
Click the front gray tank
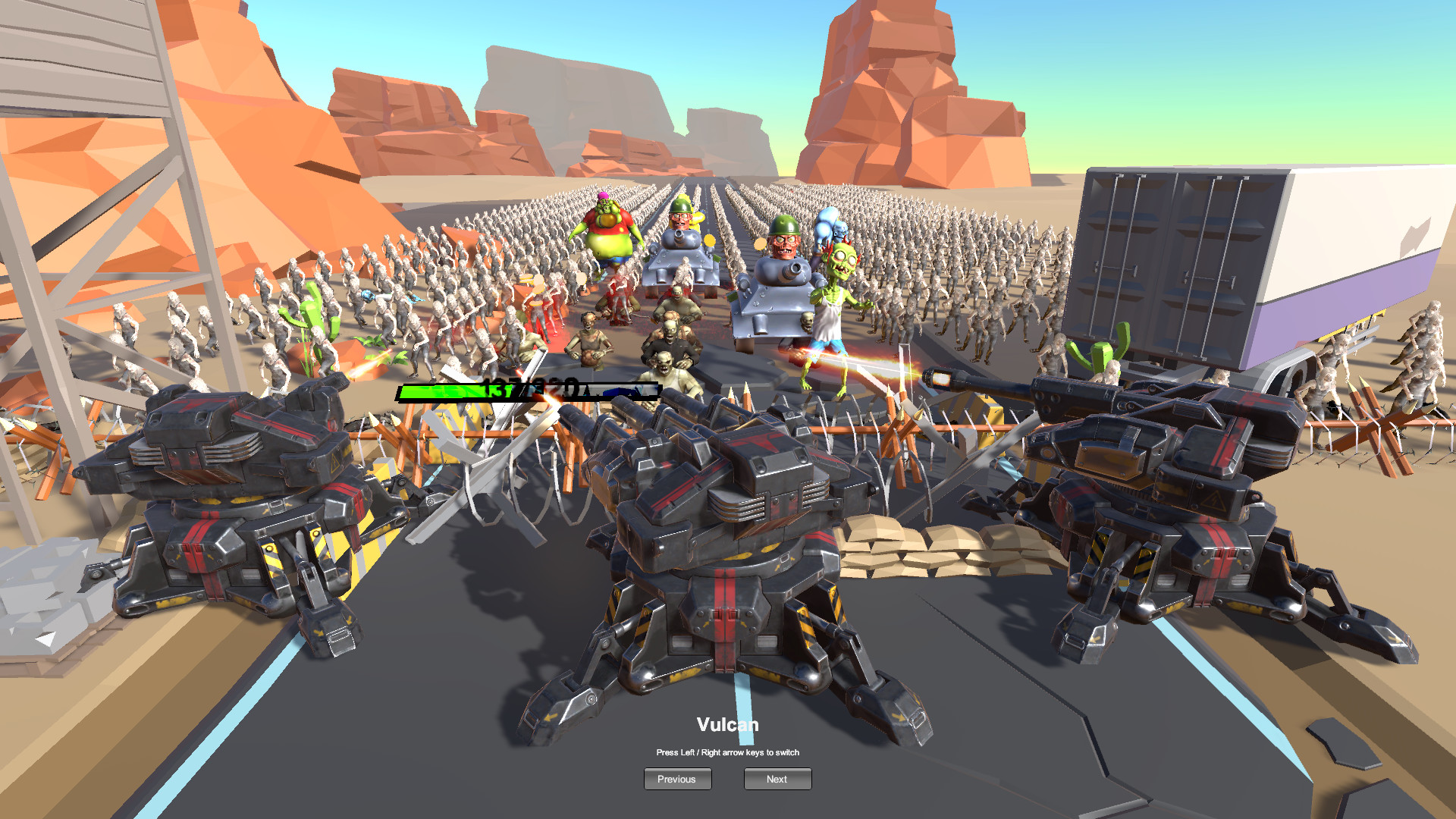point(773,303)
